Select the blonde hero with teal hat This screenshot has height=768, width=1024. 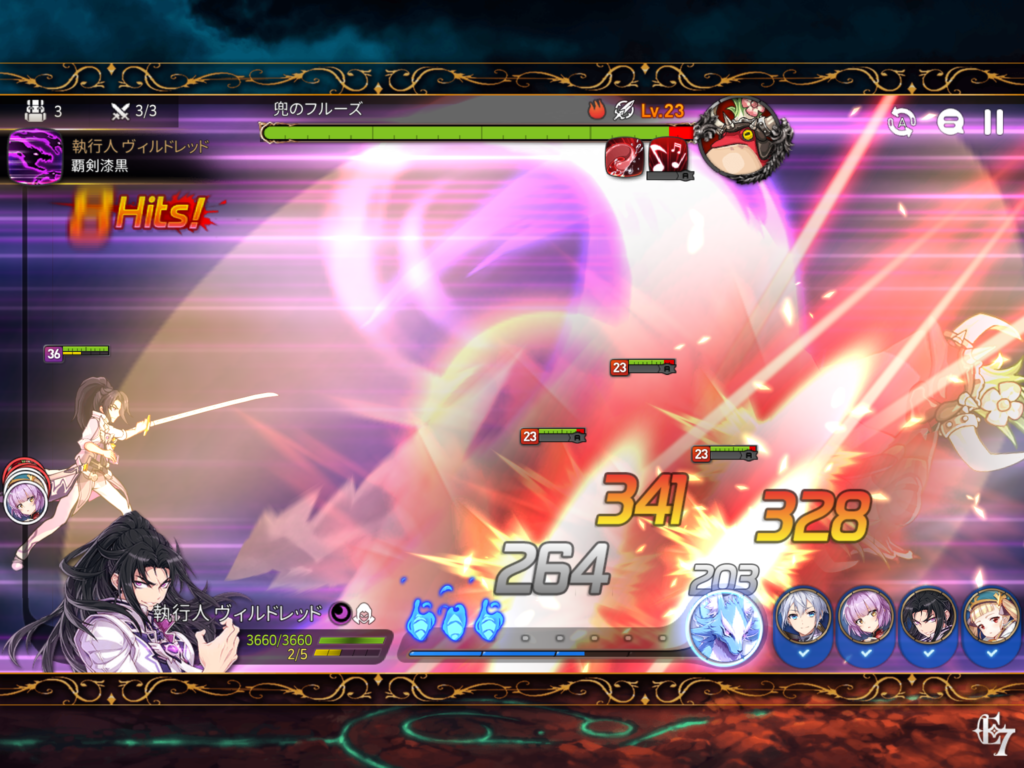[x=991, y=621]
